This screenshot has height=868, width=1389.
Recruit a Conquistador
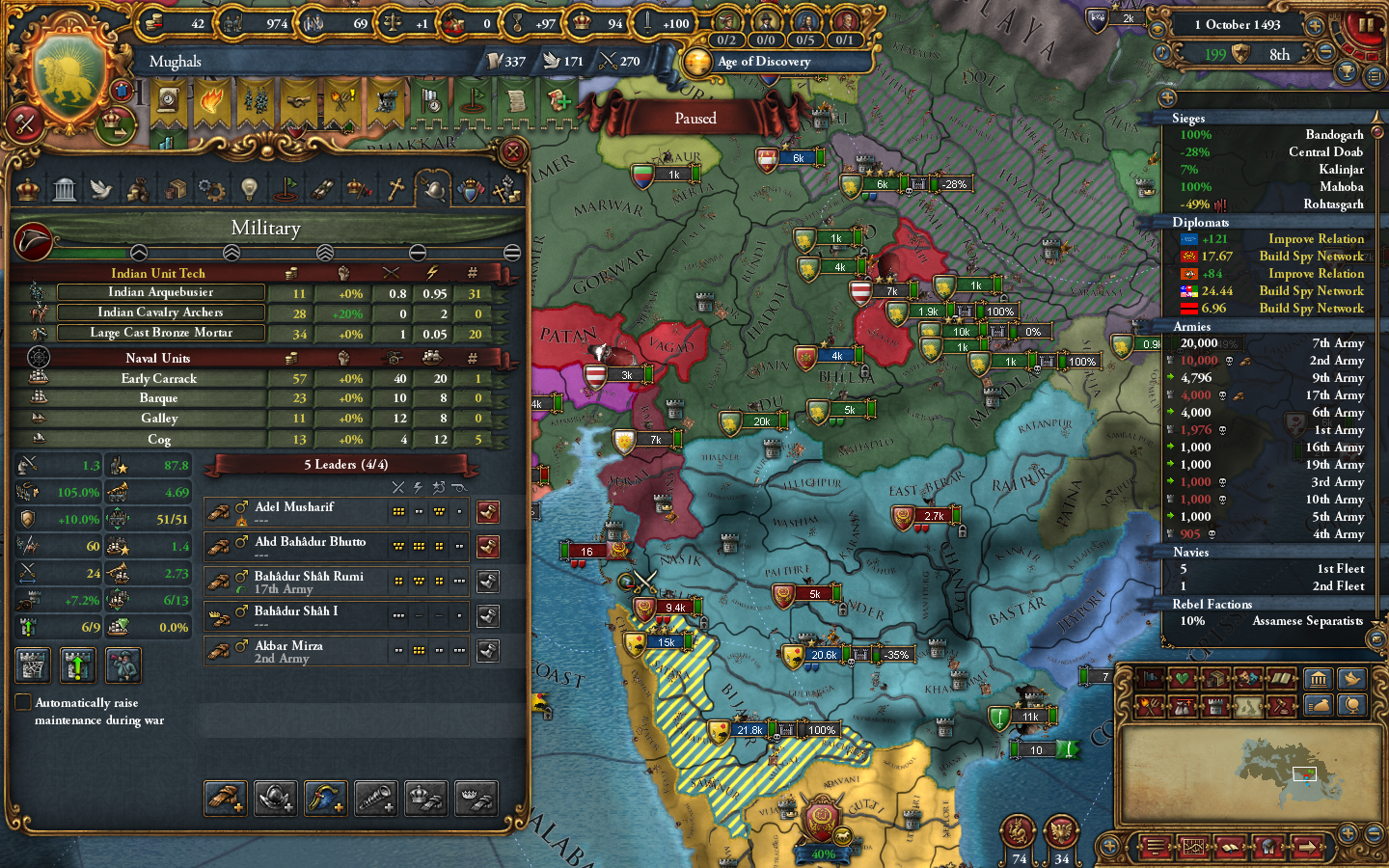pyautogui.click(x=275, y=798)
